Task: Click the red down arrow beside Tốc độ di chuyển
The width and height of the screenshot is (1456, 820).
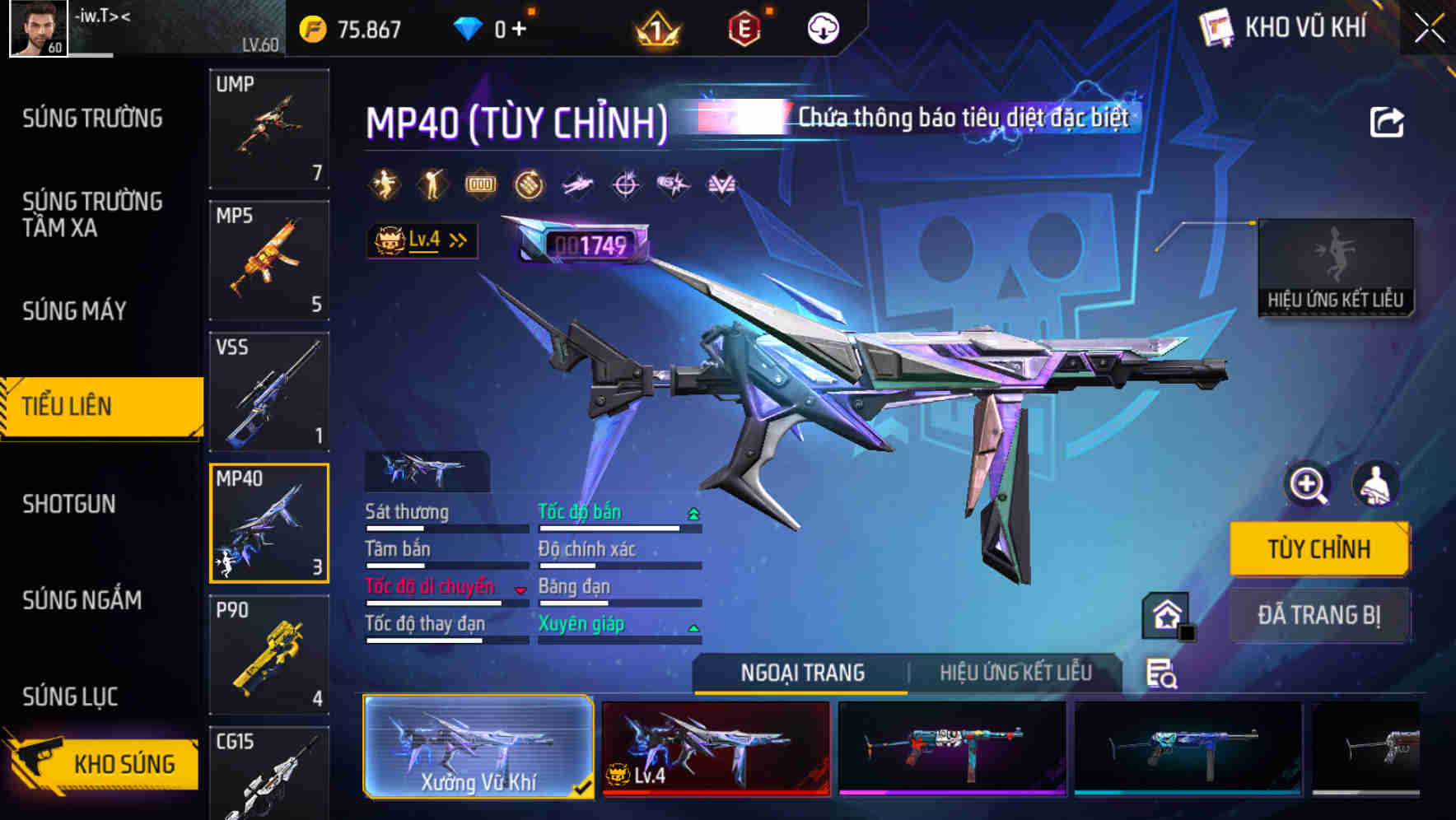Action: (x=520, y=590)
